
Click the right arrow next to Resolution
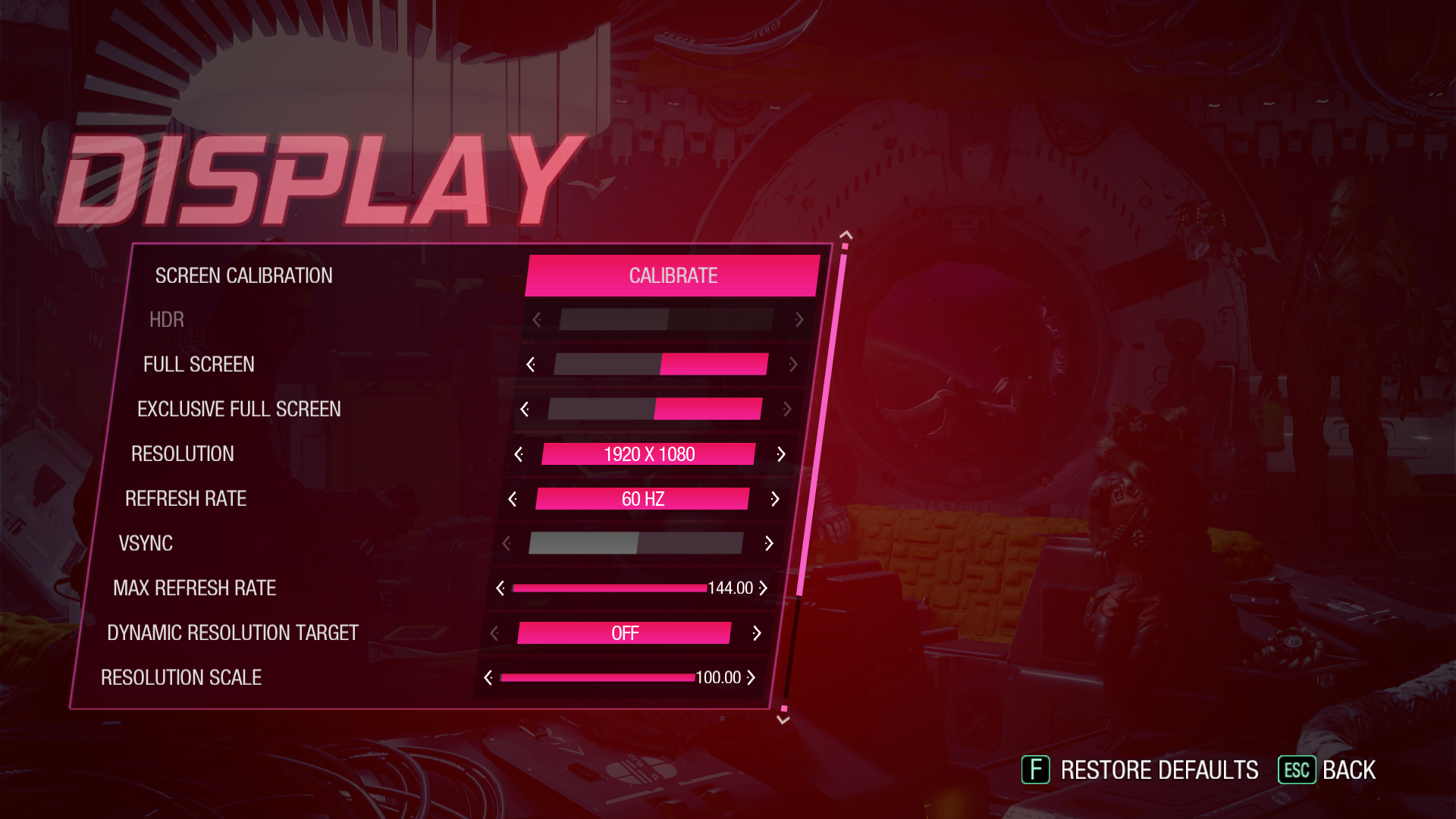click(781, 454)
